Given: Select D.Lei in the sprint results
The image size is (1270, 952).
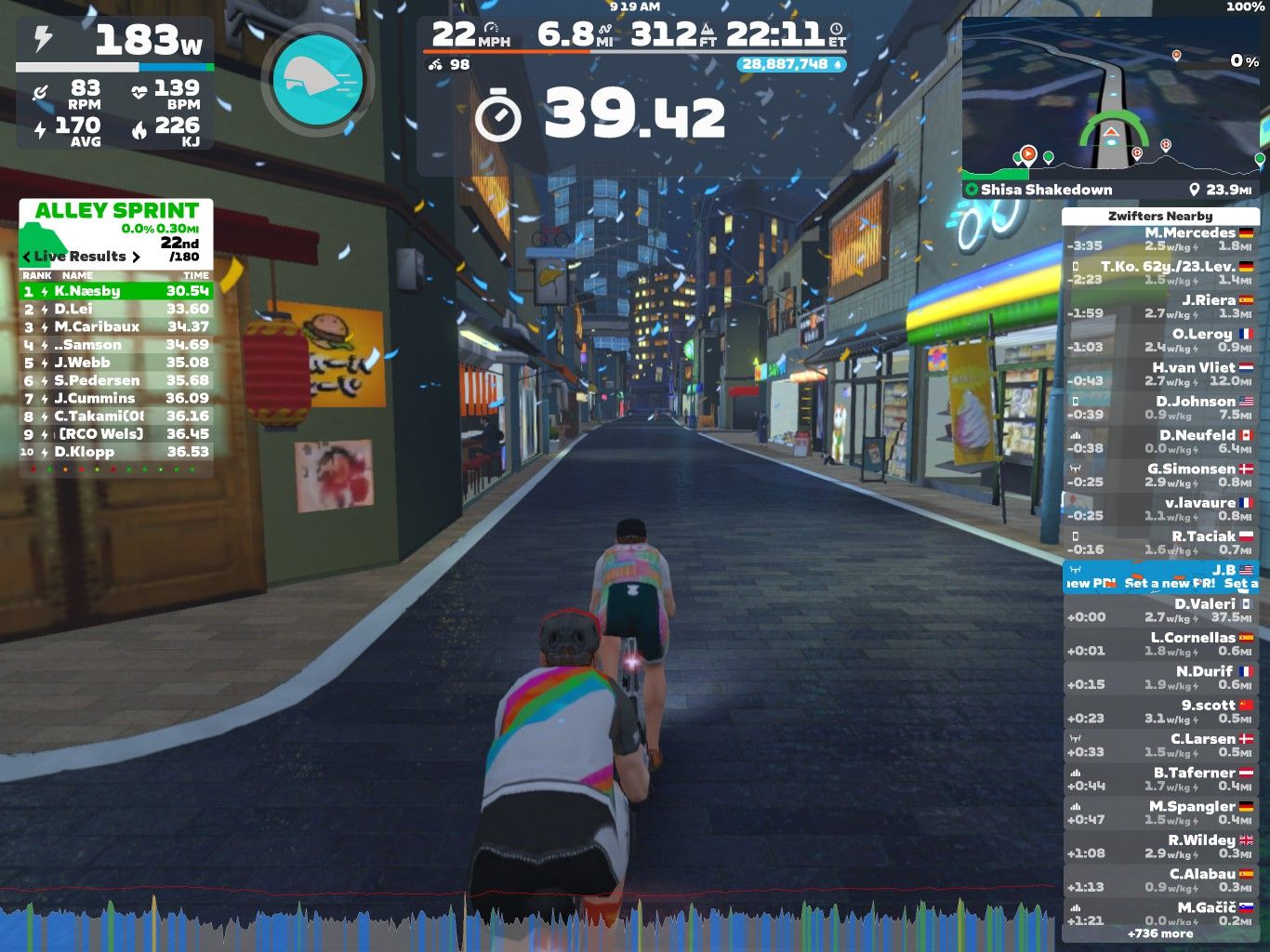Looking at the screenshot, I should pos(116,309).
